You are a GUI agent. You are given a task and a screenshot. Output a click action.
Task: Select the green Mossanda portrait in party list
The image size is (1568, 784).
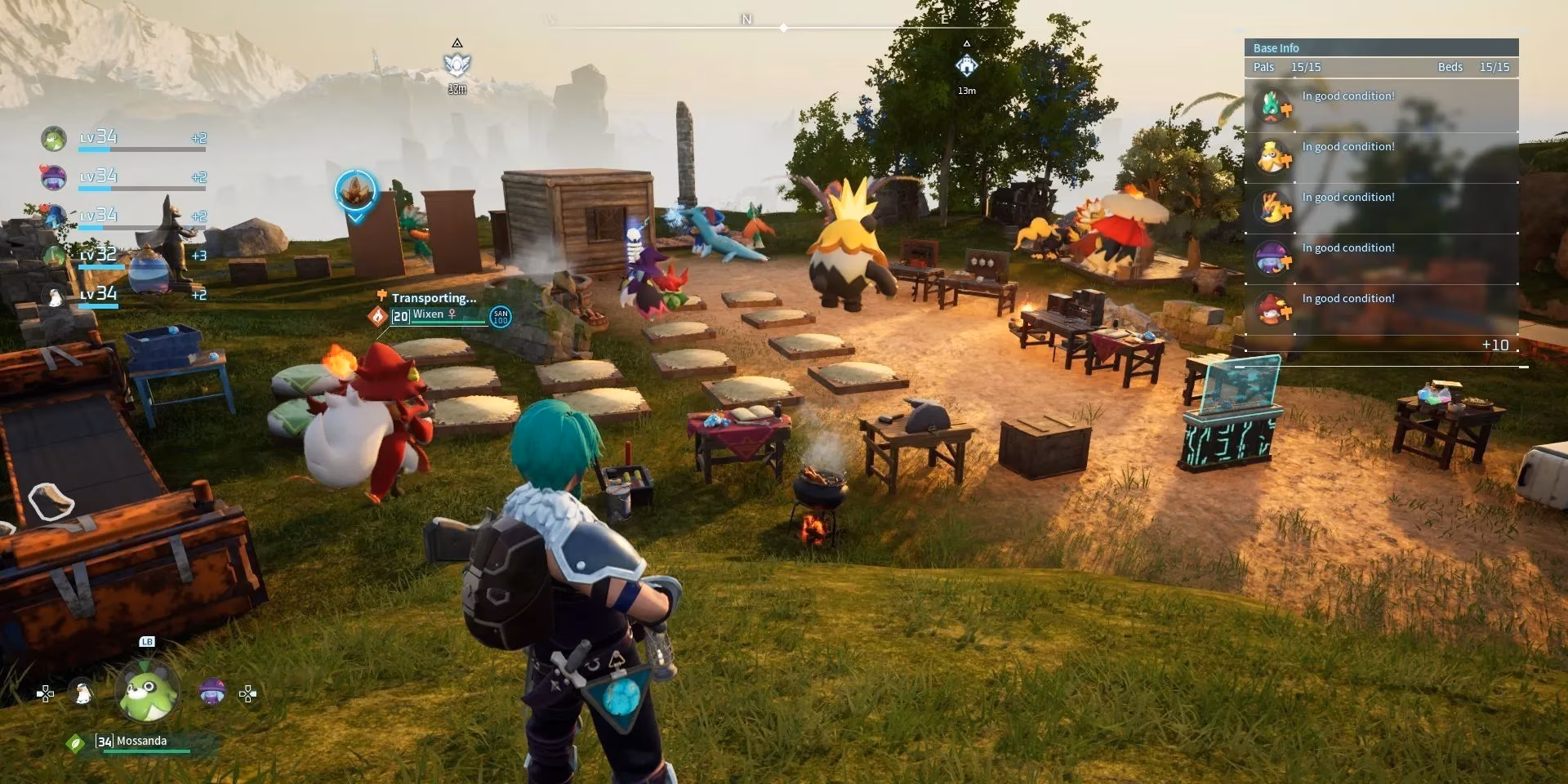[54, 139]
